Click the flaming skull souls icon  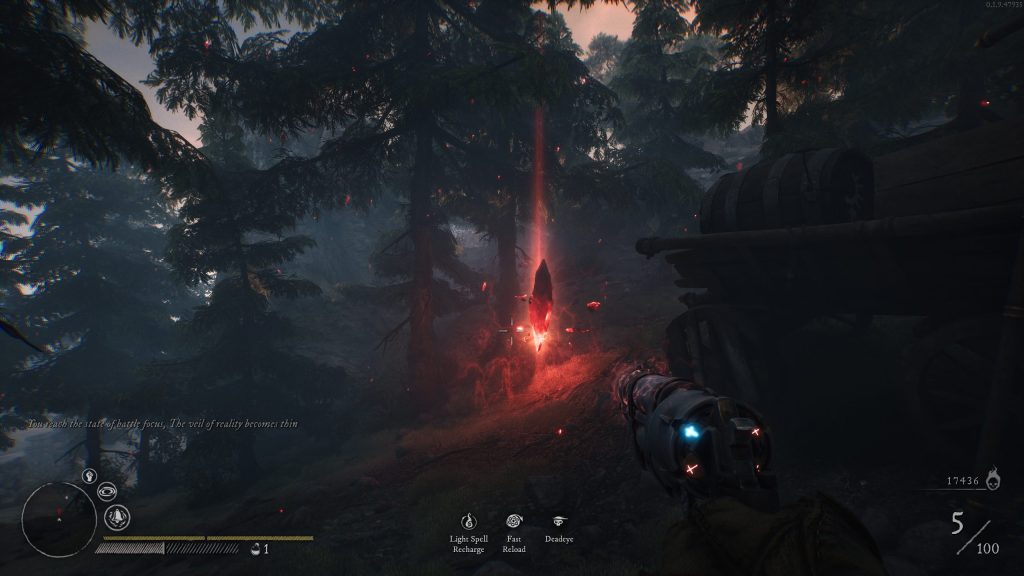(992, 482)
